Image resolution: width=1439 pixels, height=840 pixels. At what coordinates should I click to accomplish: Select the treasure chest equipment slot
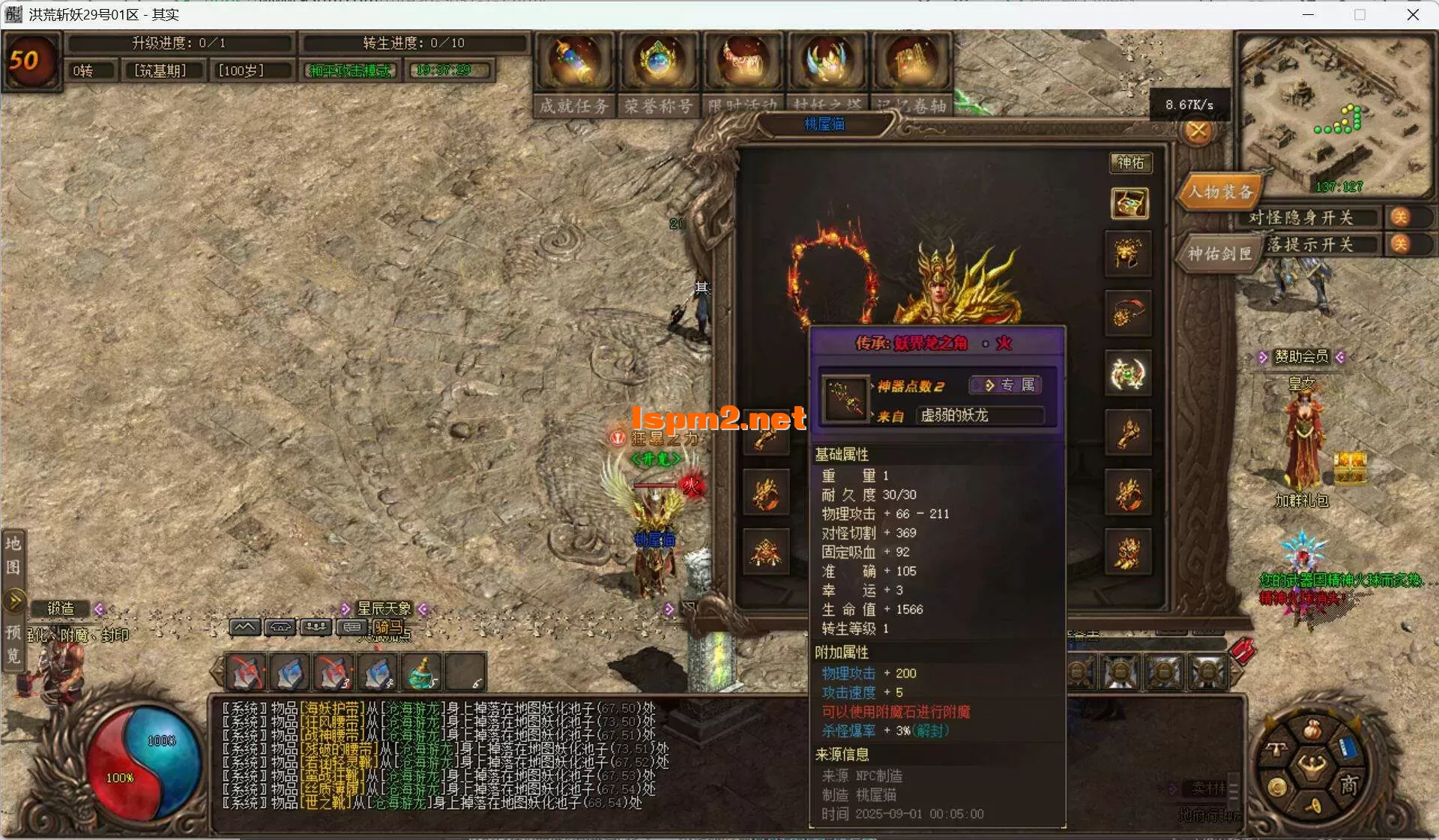coord(1129,203)
